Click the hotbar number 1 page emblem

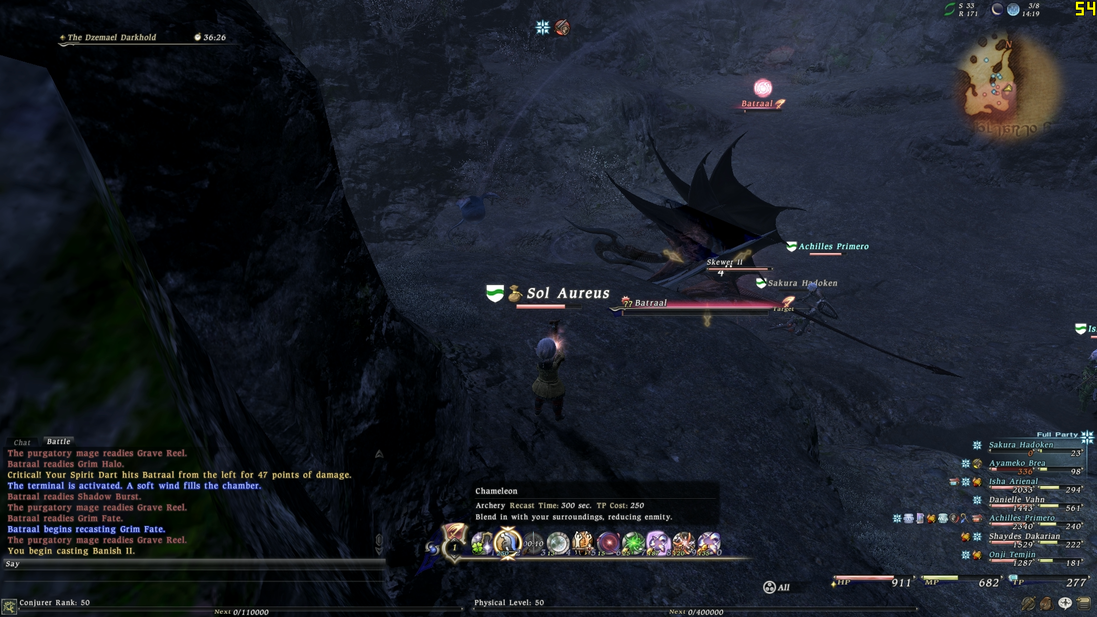(x=455, y=545)
